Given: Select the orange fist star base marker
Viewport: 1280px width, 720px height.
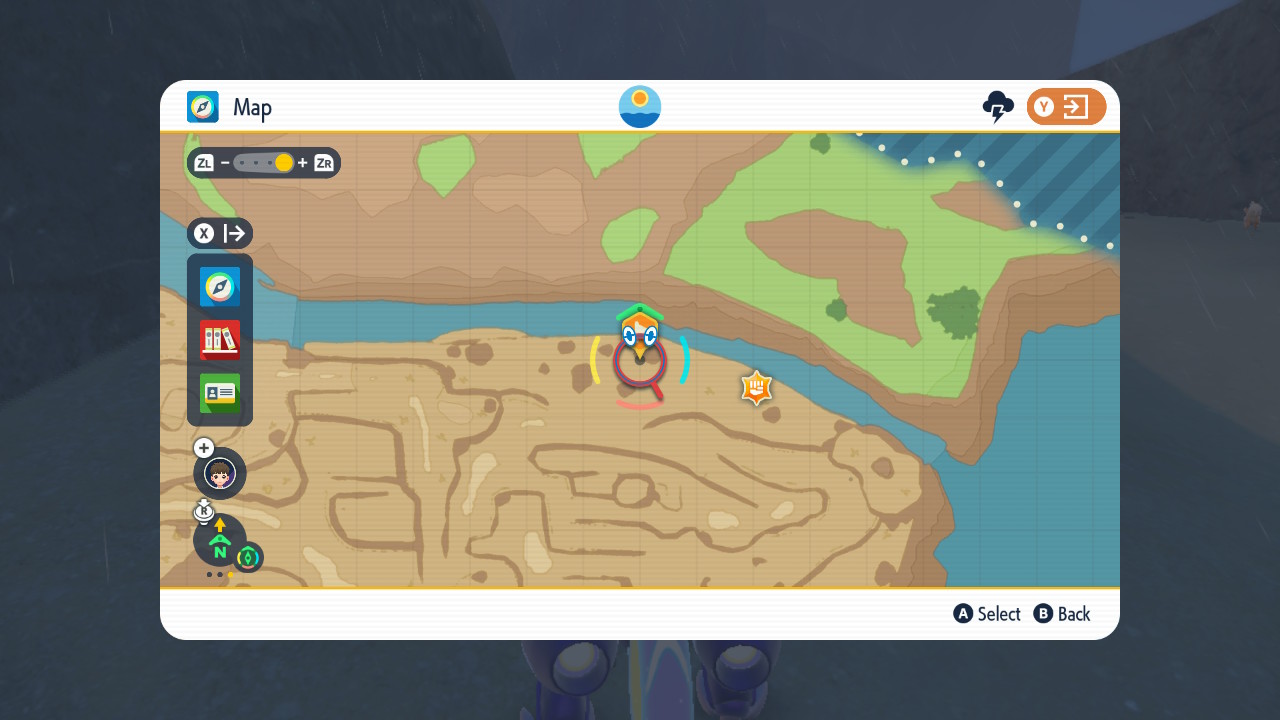Looking at the screenshot, I should pos(757,388).
